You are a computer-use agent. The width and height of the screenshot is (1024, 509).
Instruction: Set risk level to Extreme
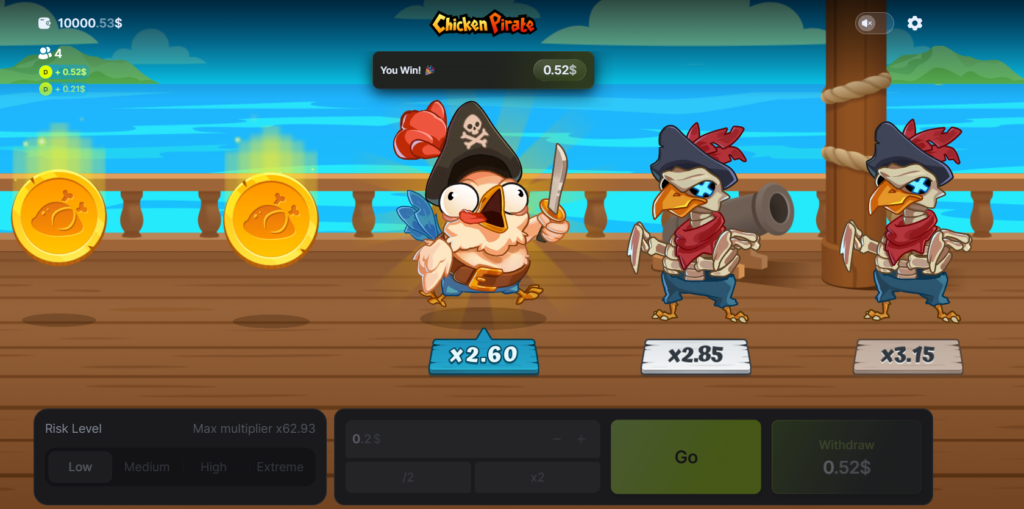279,467
